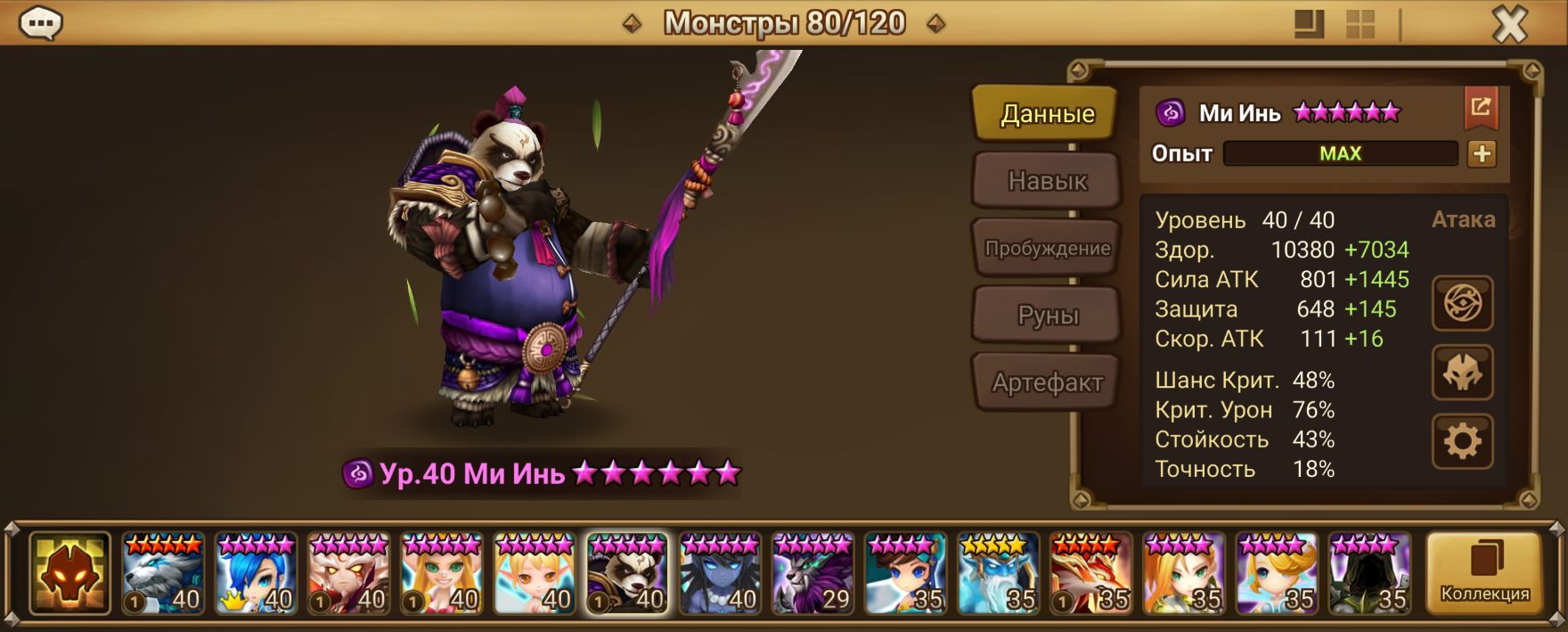This screenshot has width=1568, height=632.
Task: Choose the white wolf monster thumbnail
Action: (163, 574)
